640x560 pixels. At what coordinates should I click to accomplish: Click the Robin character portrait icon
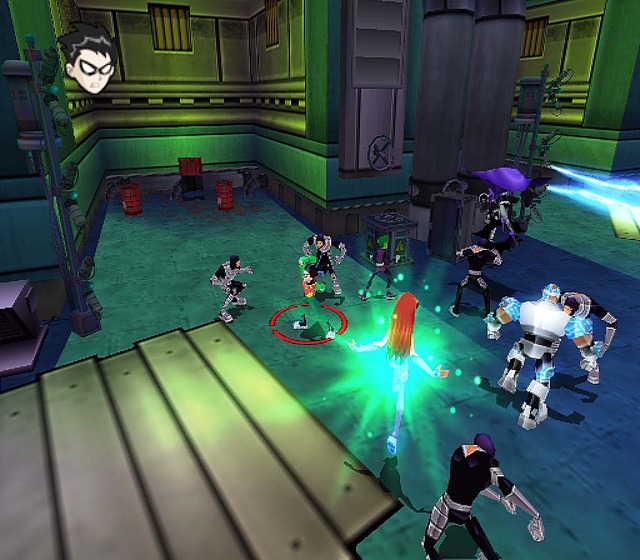[x=91, y=62]
